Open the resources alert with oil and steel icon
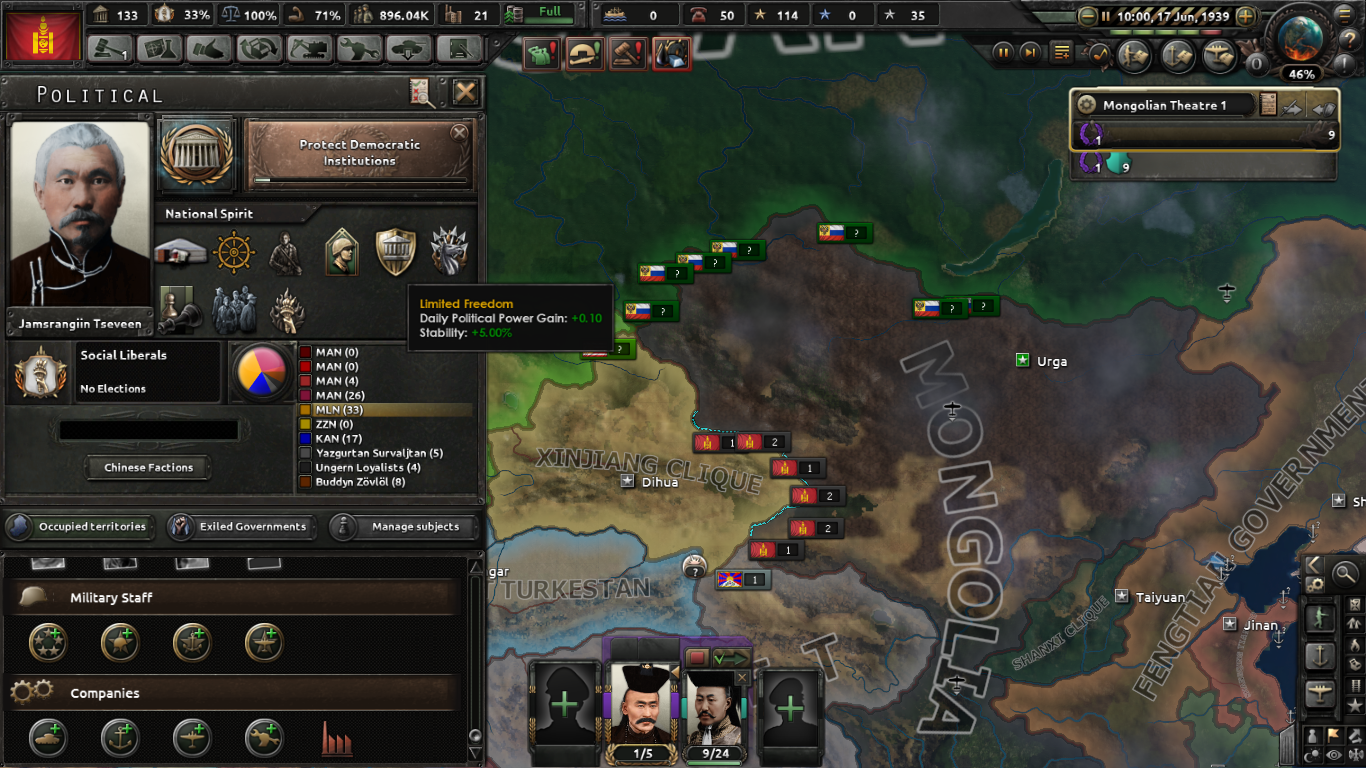The width and height of the screenshot is (1366, 768). point(671,54)
